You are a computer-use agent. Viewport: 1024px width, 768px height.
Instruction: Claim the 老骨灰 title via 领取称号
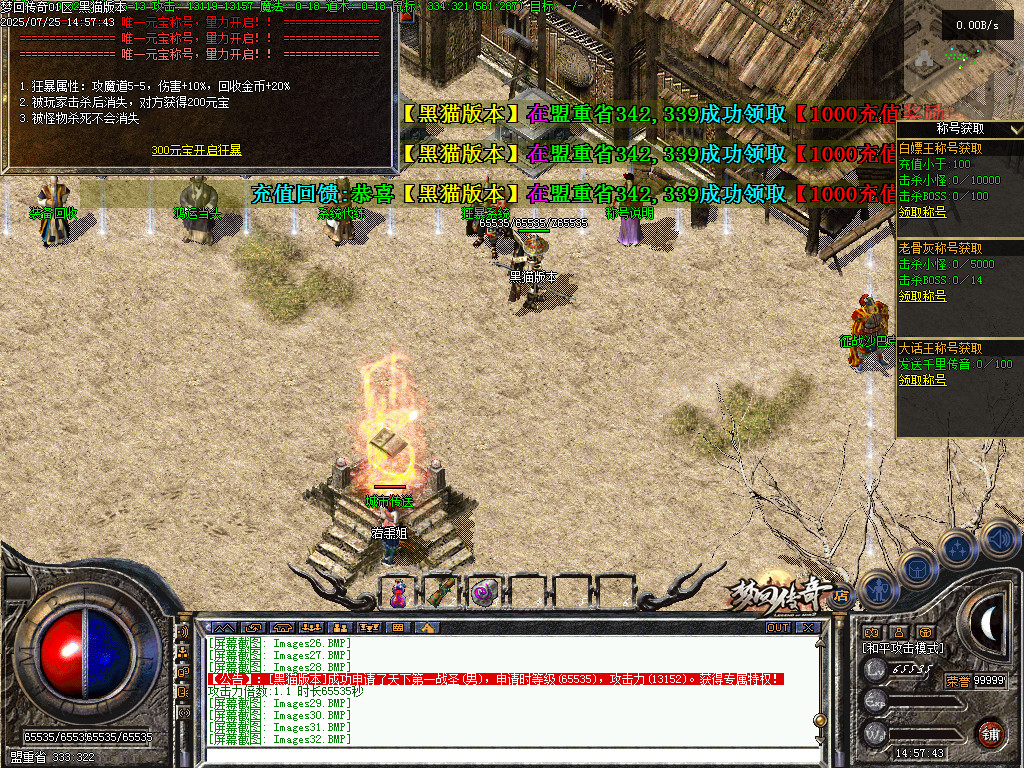pos(922,296)
